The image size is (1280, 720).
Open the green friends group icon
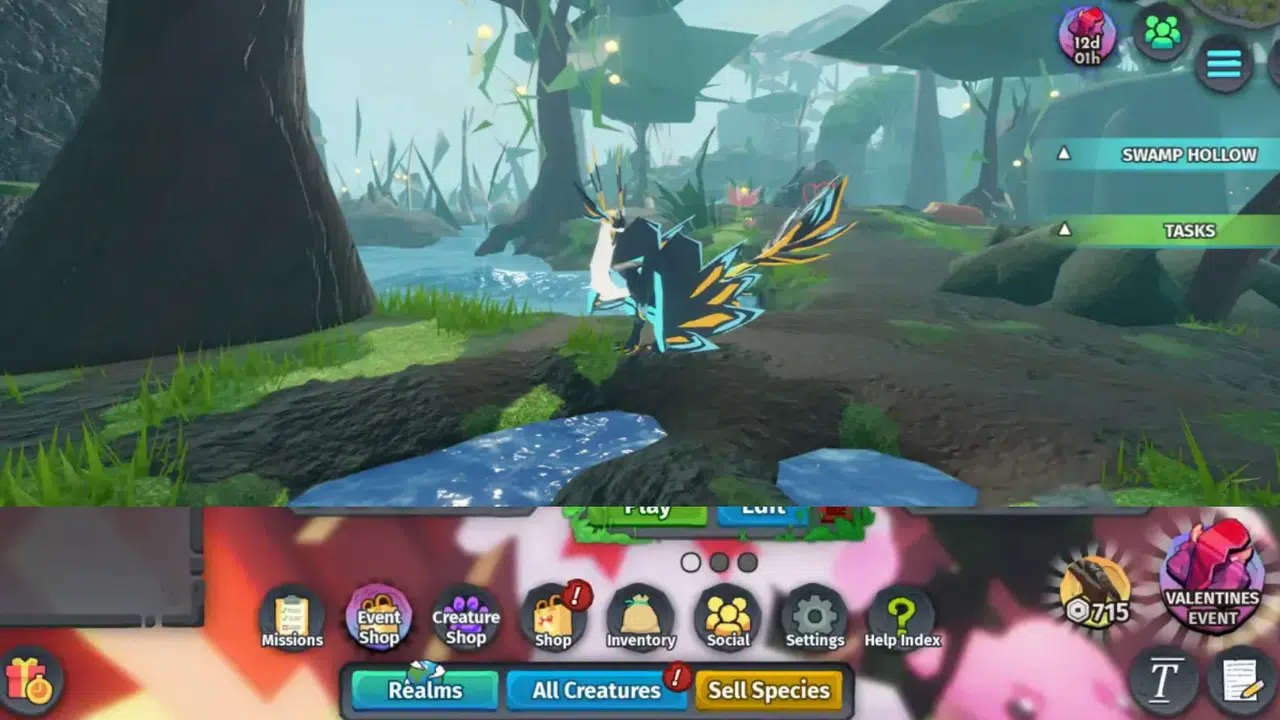(1162, 34)
